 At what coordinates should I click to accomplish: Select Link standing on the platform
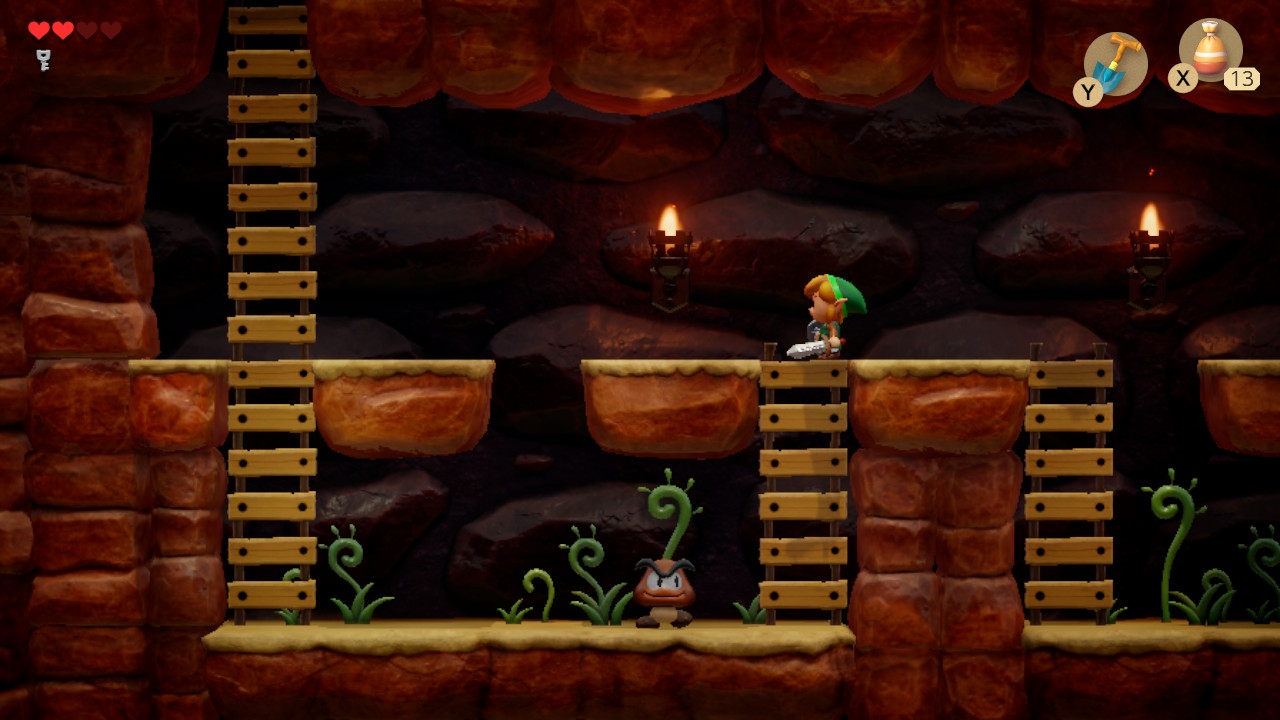click(x=825, y=310)
